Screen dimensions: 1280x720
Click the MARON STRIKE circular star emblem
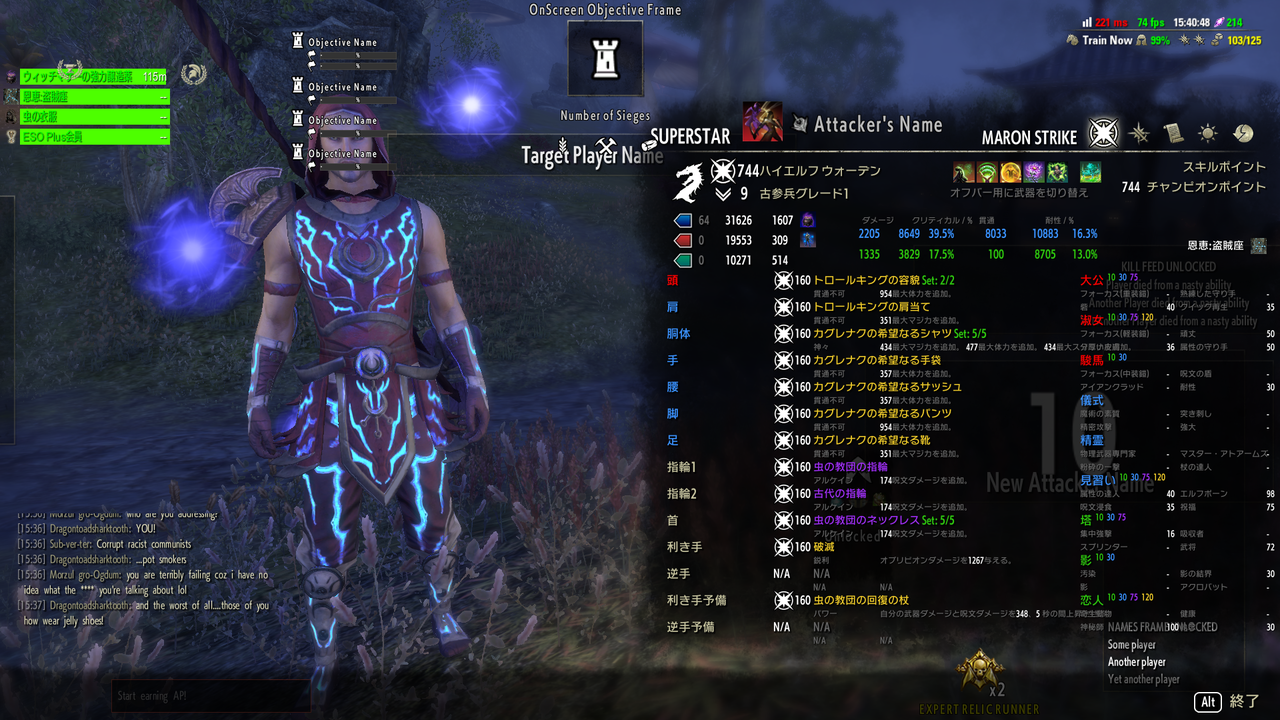coord(1103,133)
